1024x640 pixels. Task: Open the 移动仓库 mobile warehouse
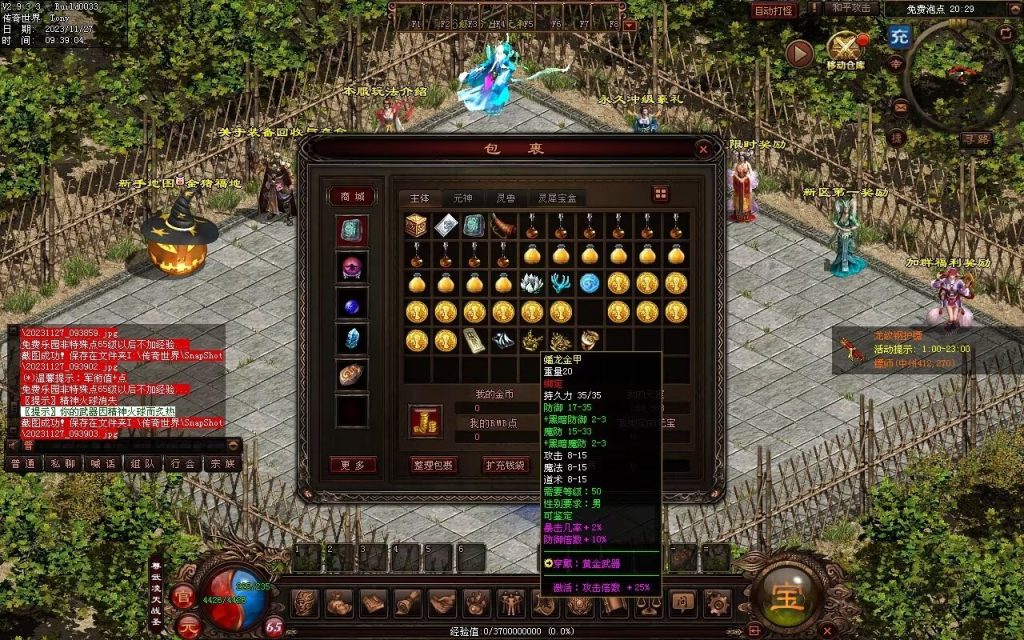pyautogui.click(x=846, y=48)
